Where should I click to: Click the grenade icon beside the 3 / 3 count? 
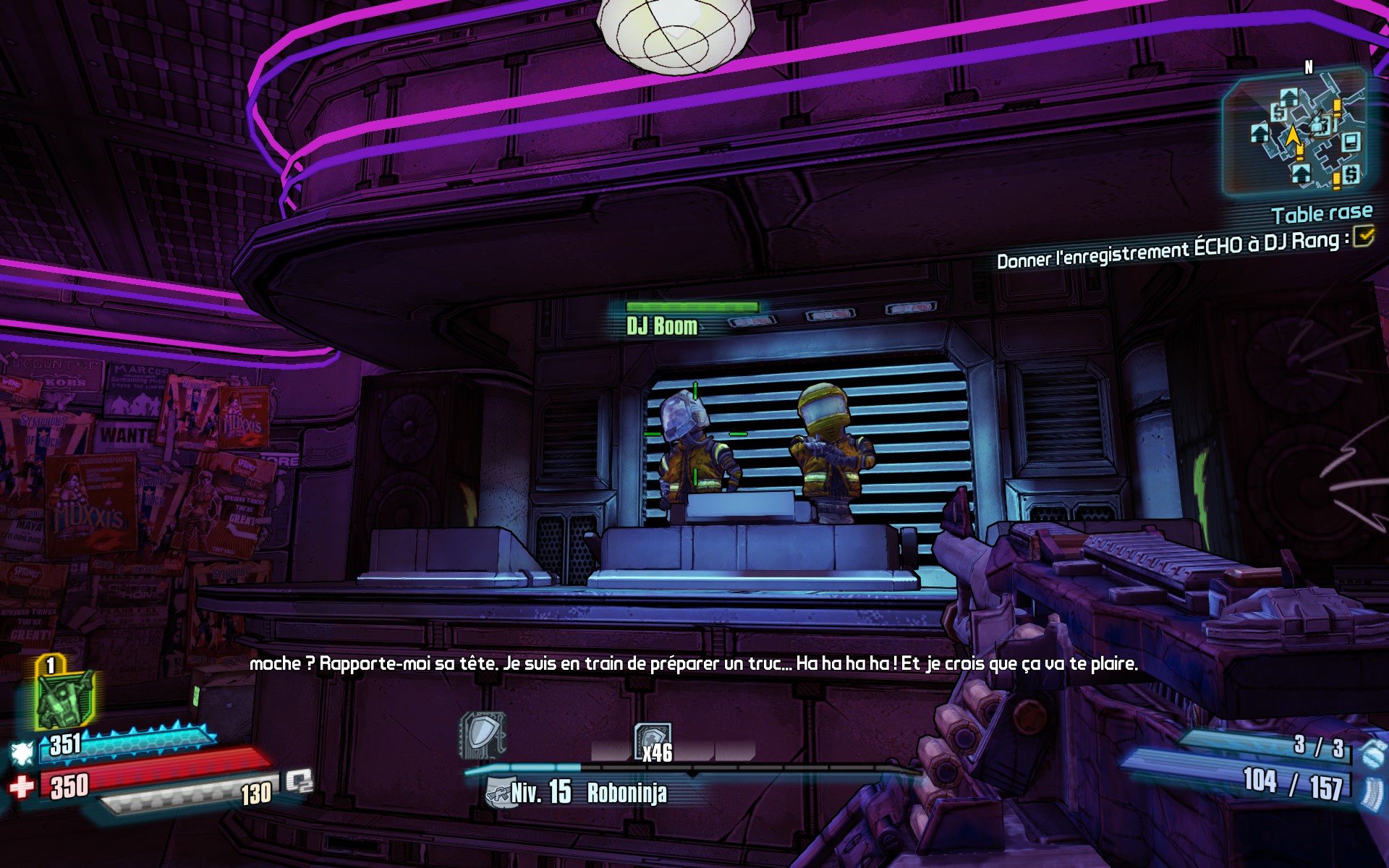point(1372,751)
